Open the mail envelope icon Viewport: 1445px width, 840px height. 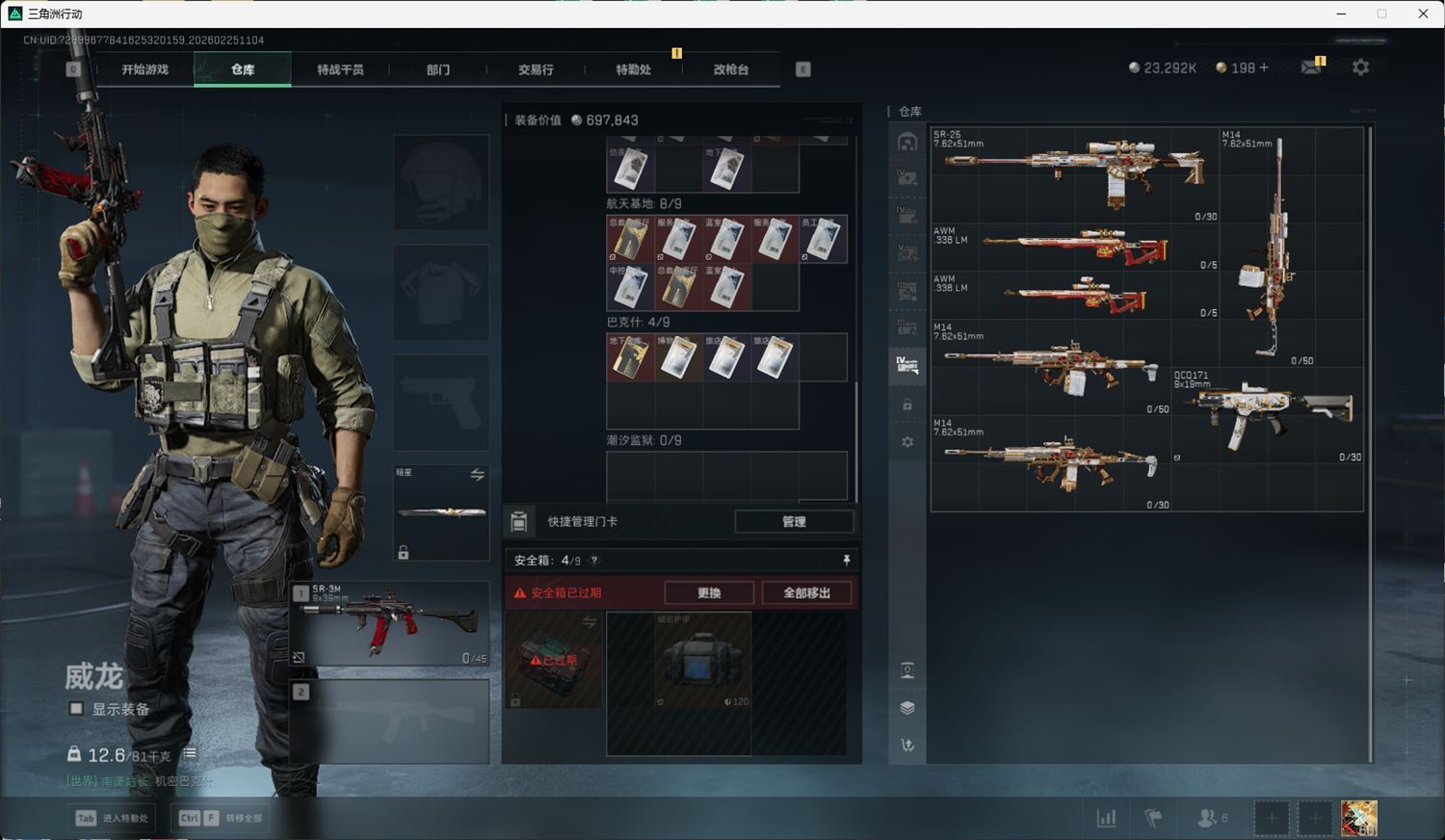(x=1311, y=67)
